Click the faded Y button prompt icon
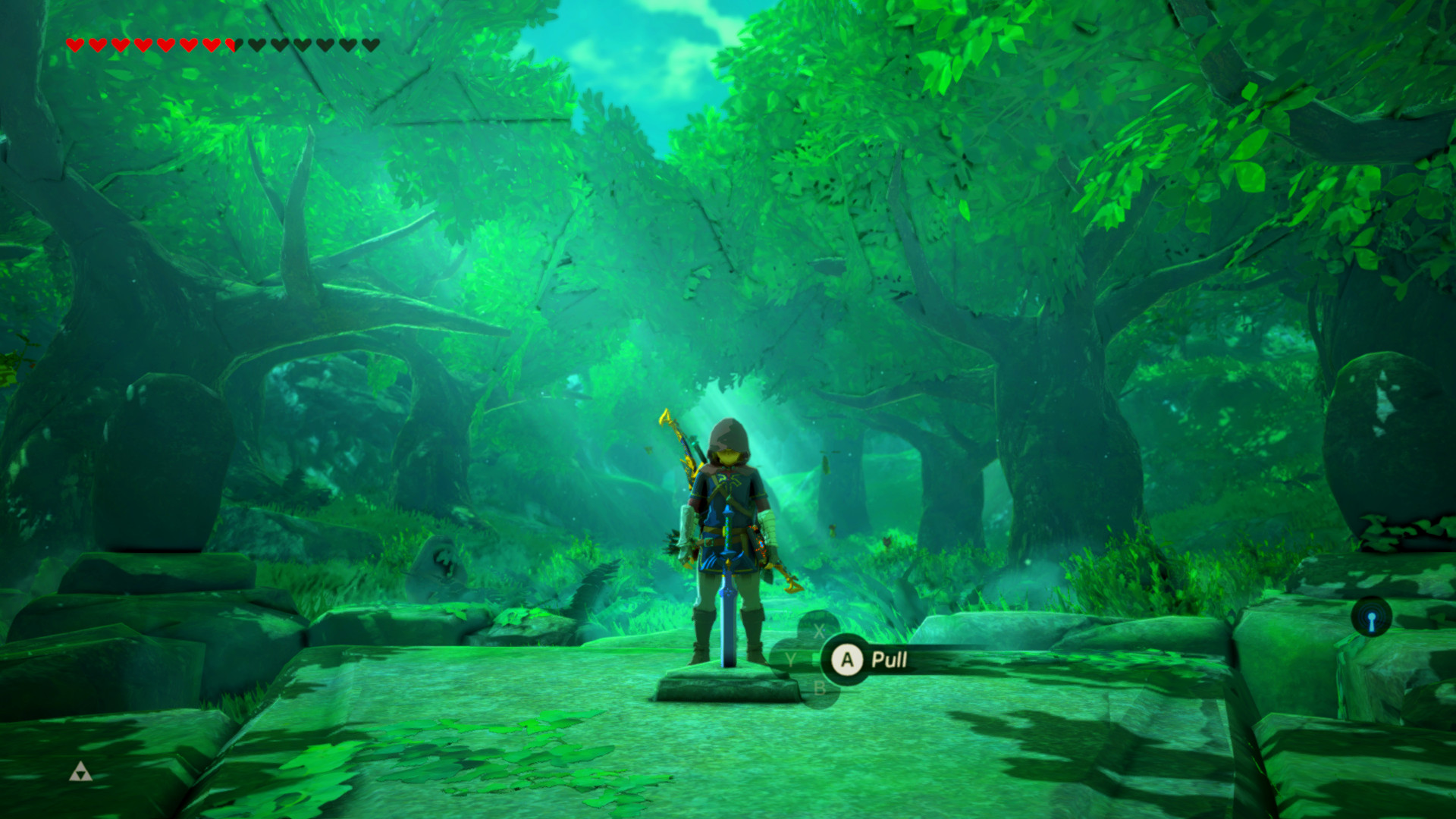Viewport: 1456px width, 819px height. (x=791, y=661)
